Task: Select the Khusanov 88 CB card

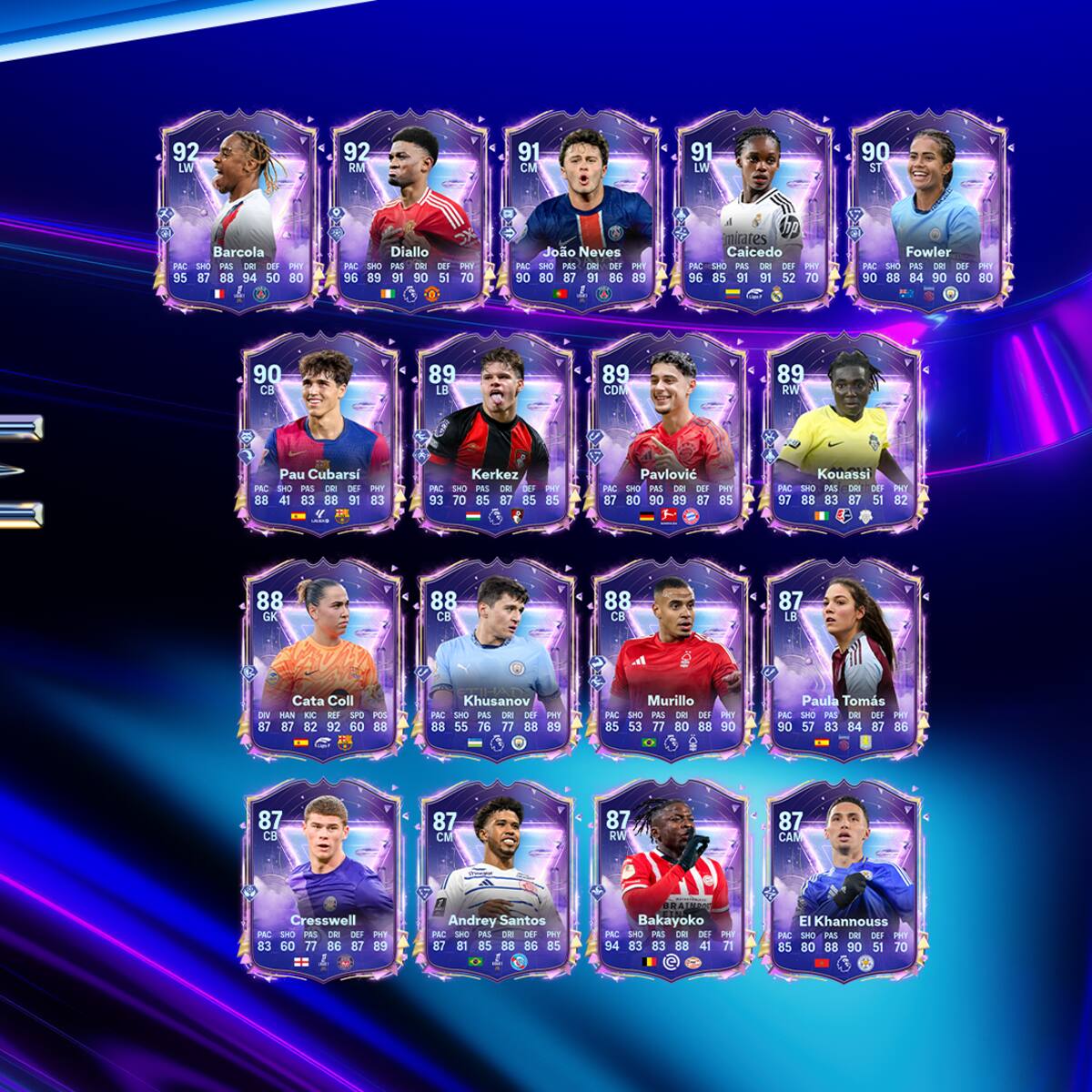Action: [x=496, y=660]
